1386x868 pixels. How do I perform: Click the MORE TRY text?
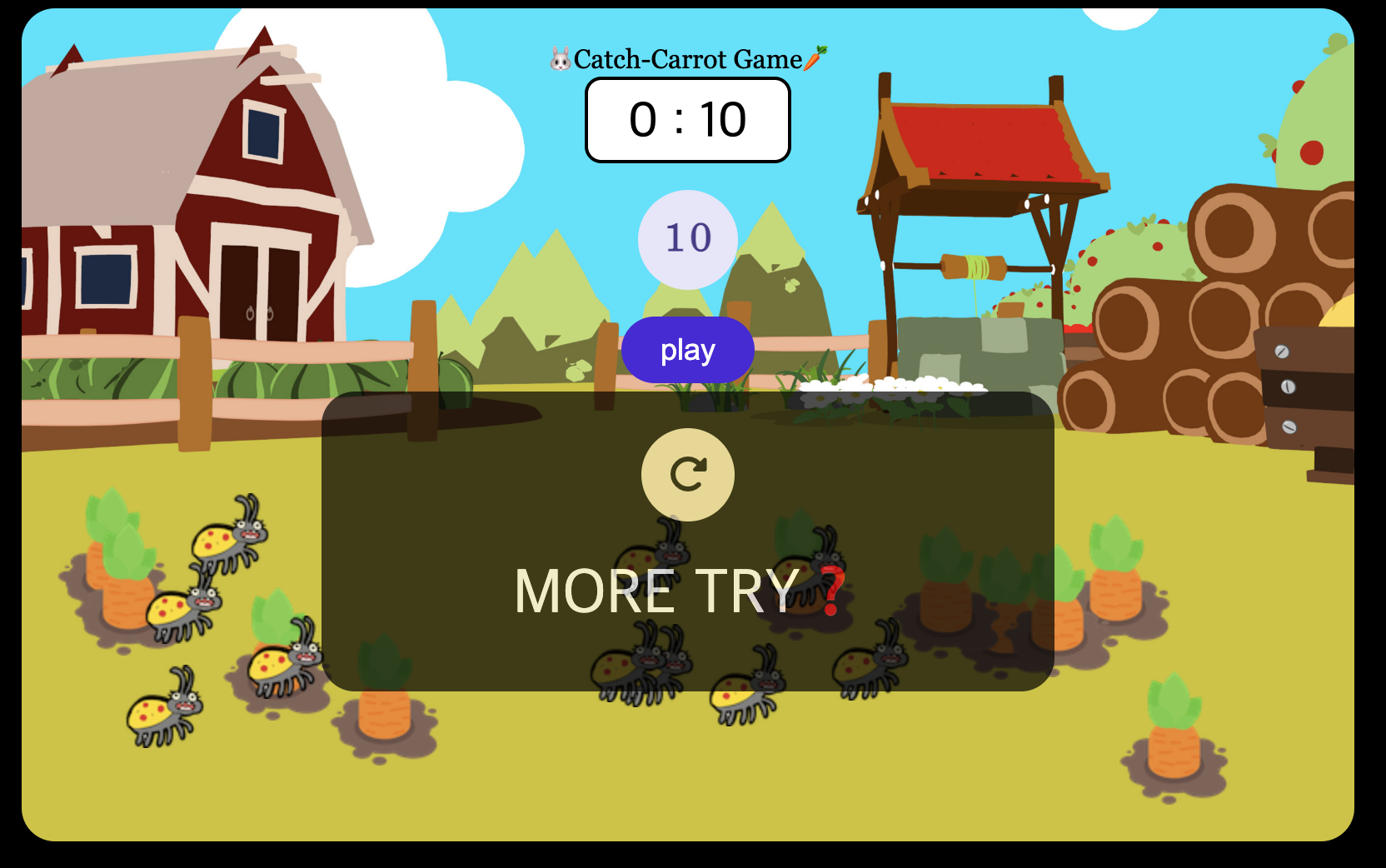(x=658, y=591)
